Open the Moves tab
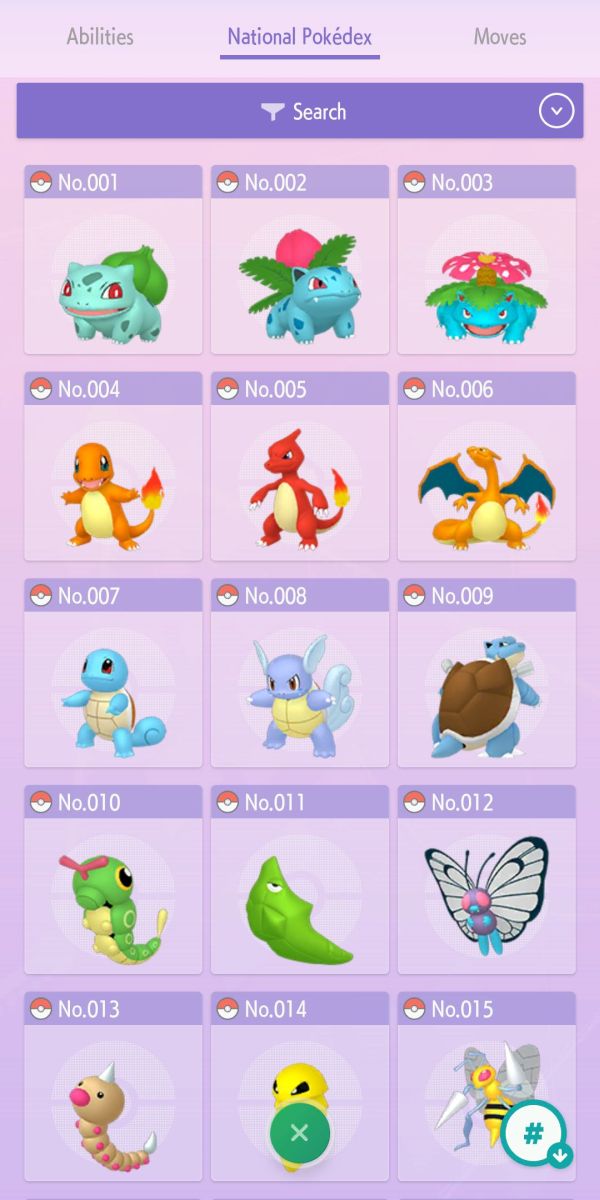Viewport: 600px width, 1200px height. [x=500, y=38]
